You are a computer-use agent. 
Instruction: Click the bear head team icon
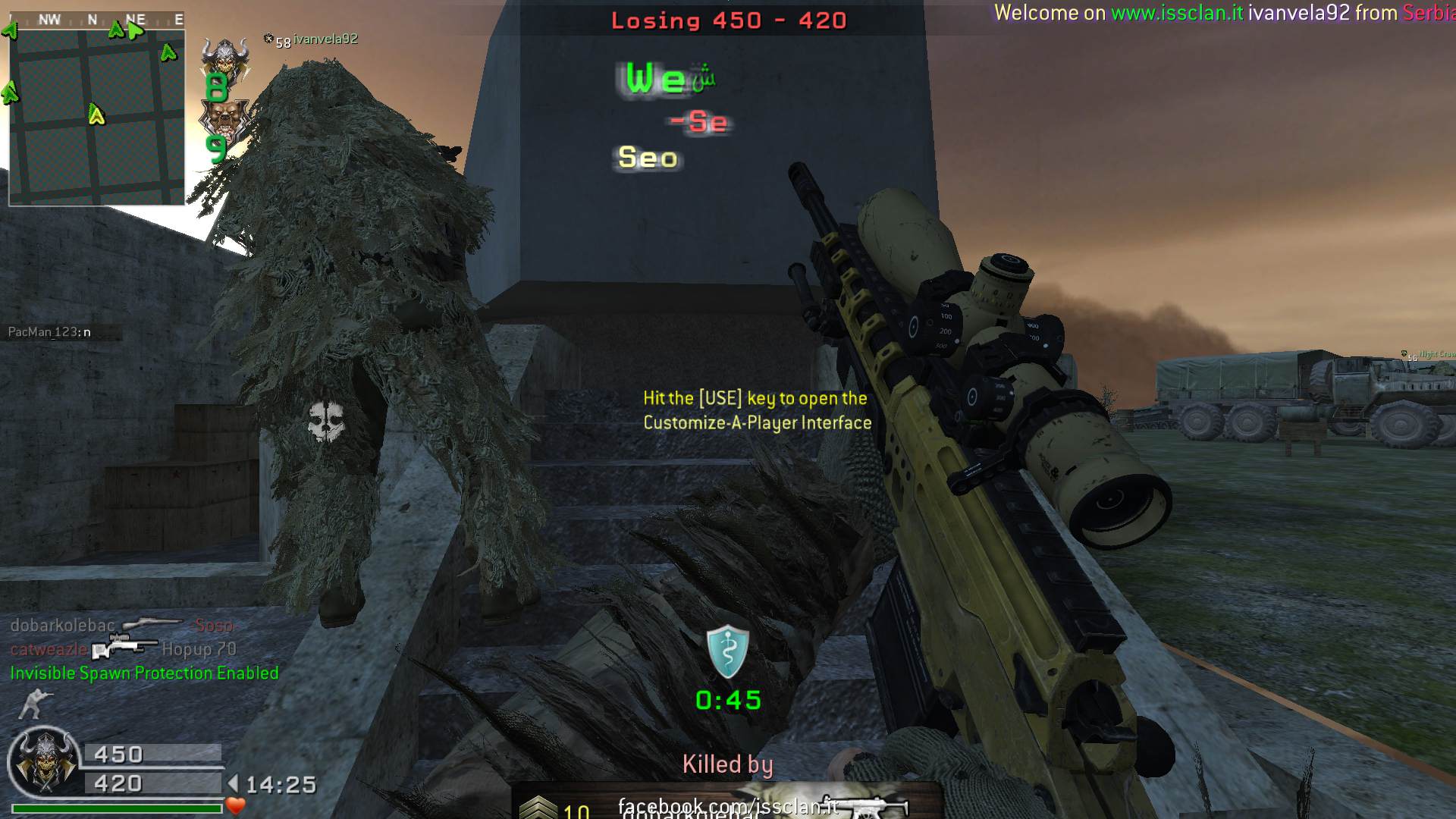click(223, 119)
